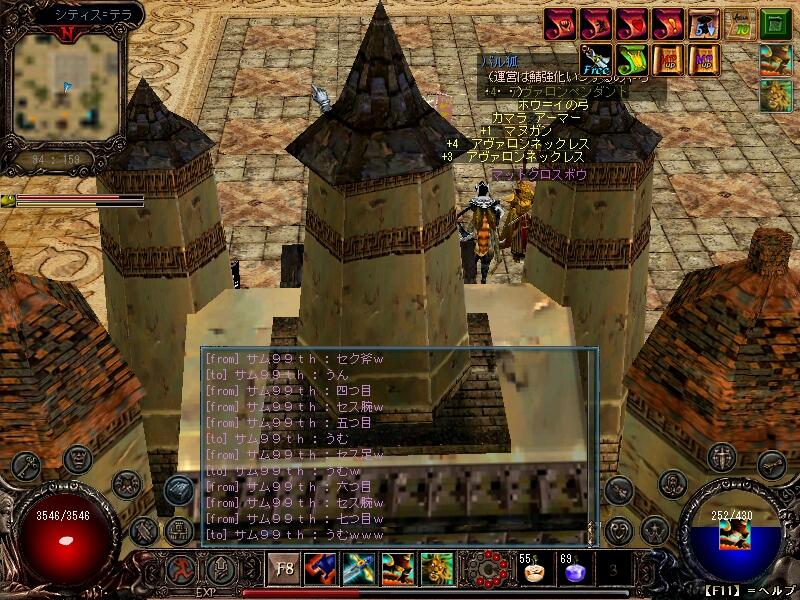Viewport: 800px width, 600px height.
Task: Use the lion head skill on hotbar
Action: tap(436, 570)
